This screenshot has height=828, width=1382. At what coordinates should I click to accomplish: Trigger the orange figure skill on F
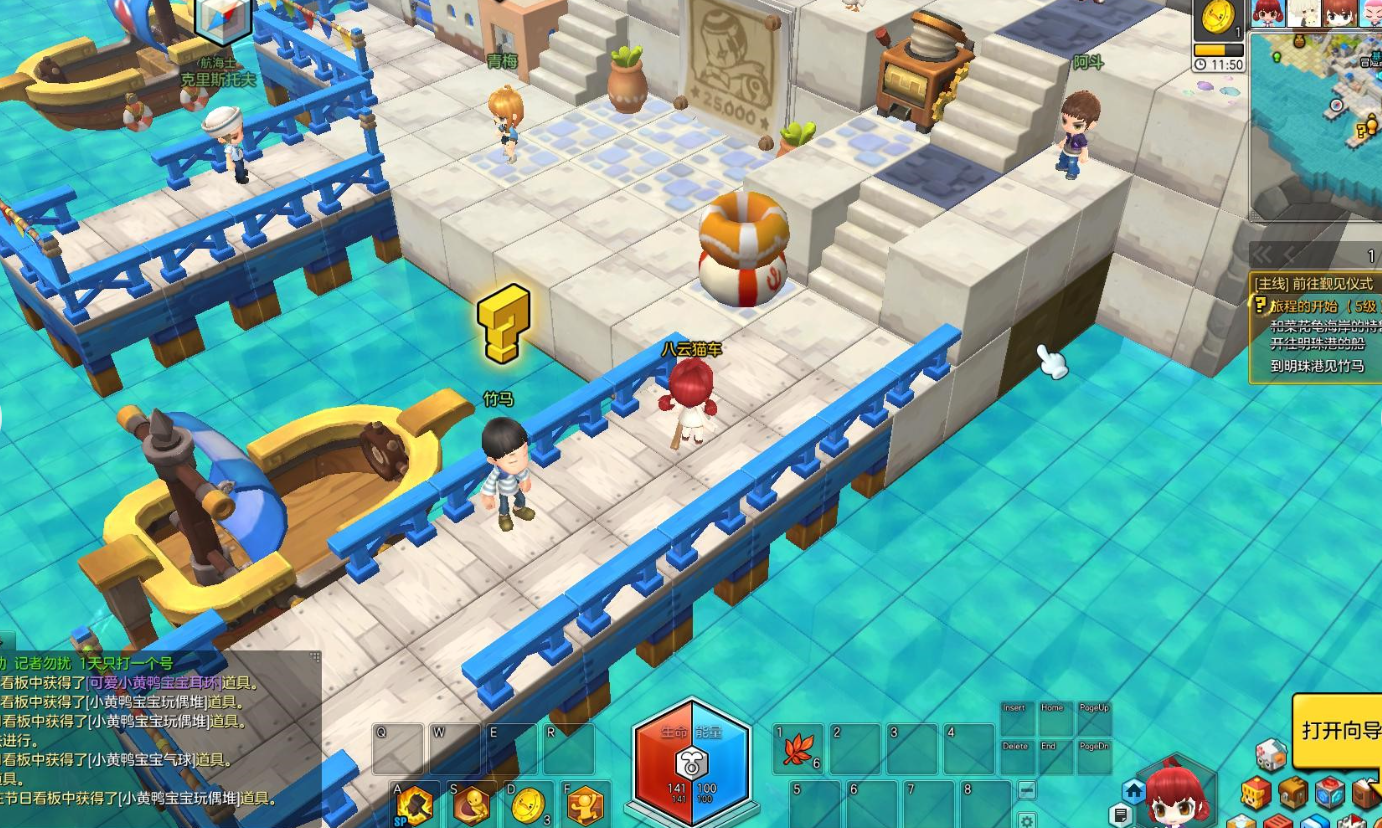click(584, 804)
